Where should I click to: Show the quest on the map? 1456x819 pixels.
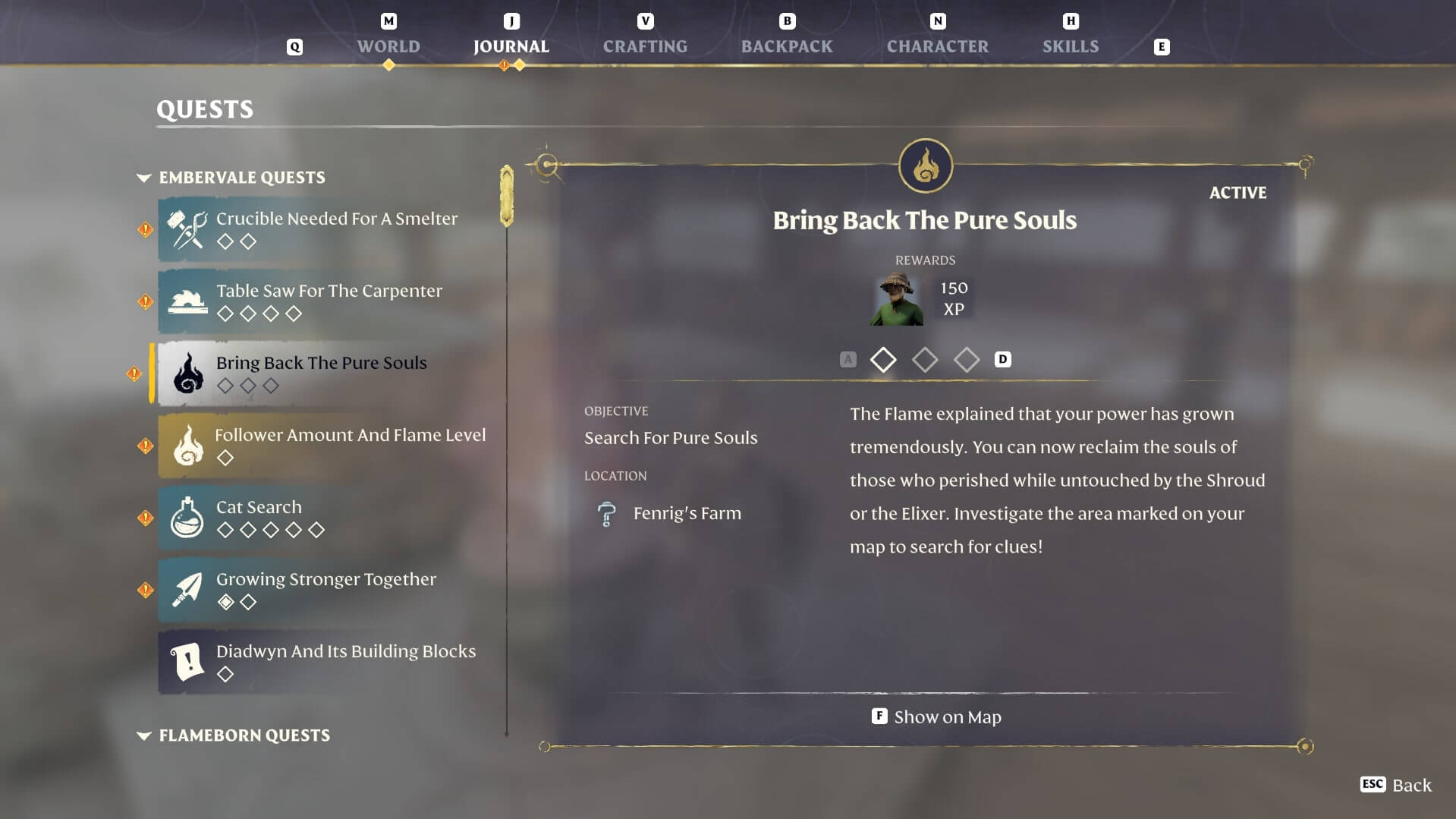pos(937,717)
